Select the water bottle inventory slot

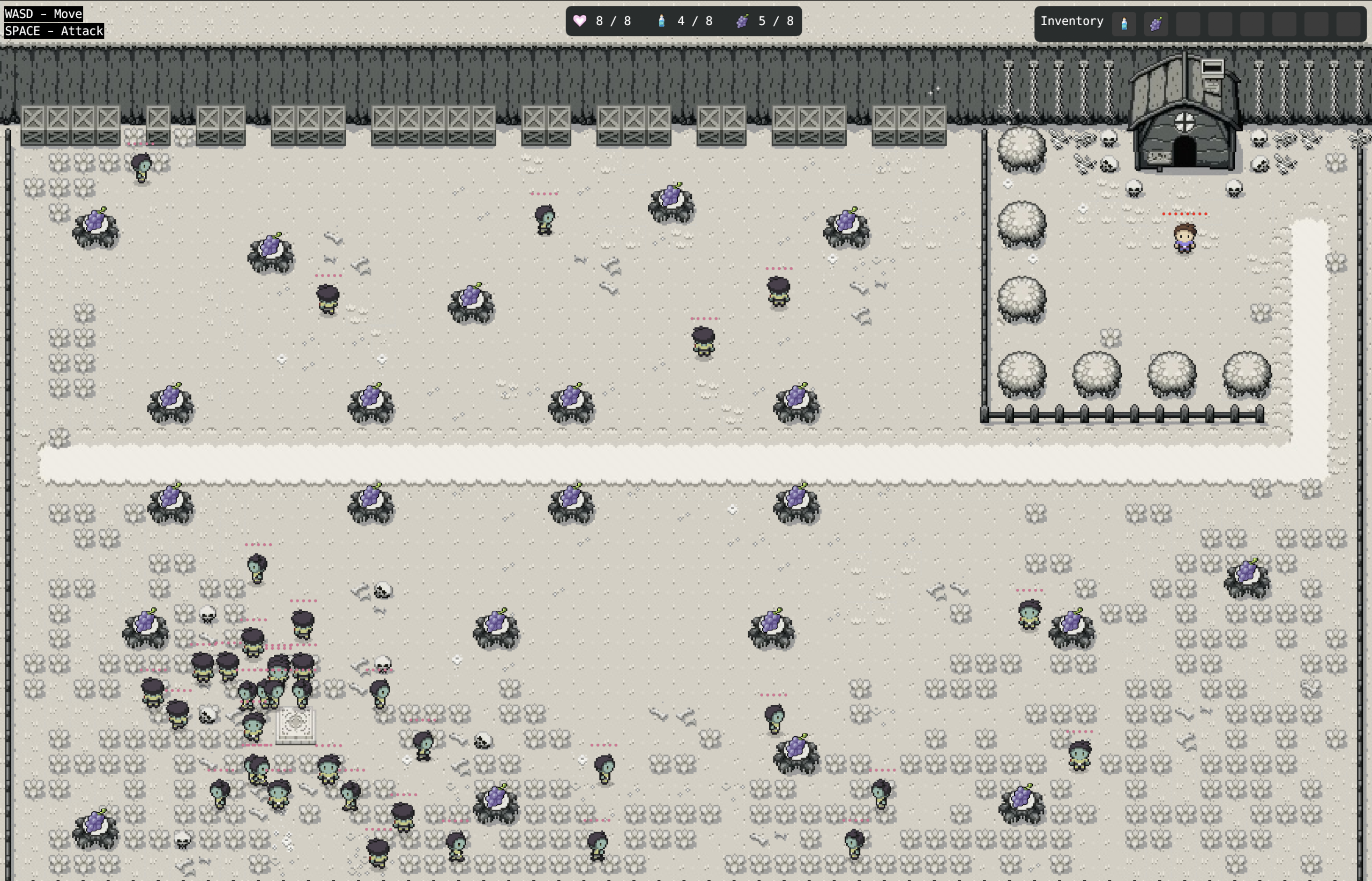point(1124,24)
